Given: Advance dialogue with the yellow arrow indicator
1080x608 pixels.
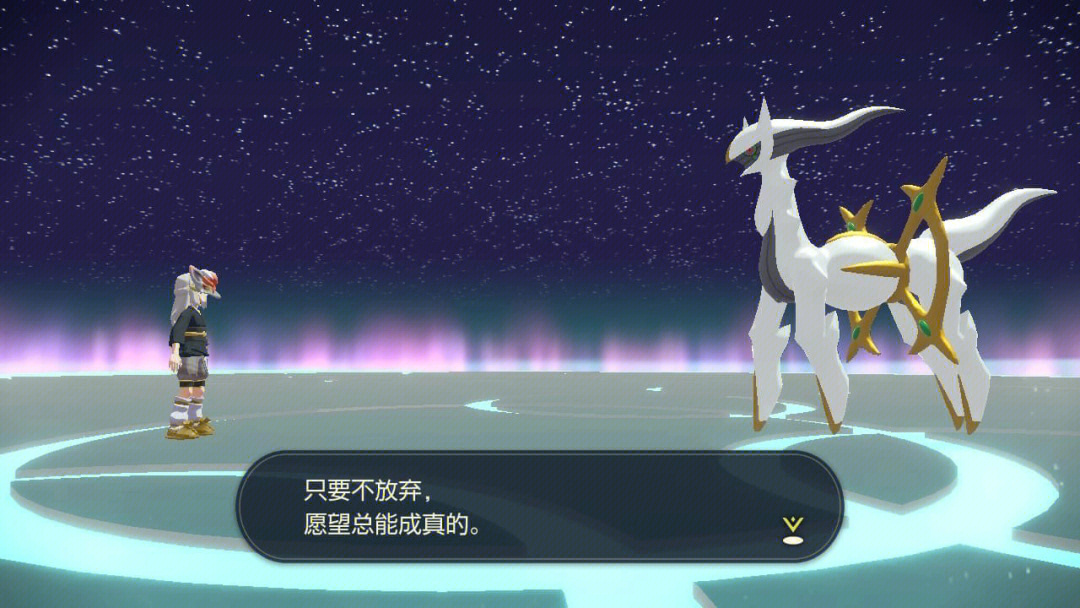Looking at the screenshot, I should [x=793, y=527].
